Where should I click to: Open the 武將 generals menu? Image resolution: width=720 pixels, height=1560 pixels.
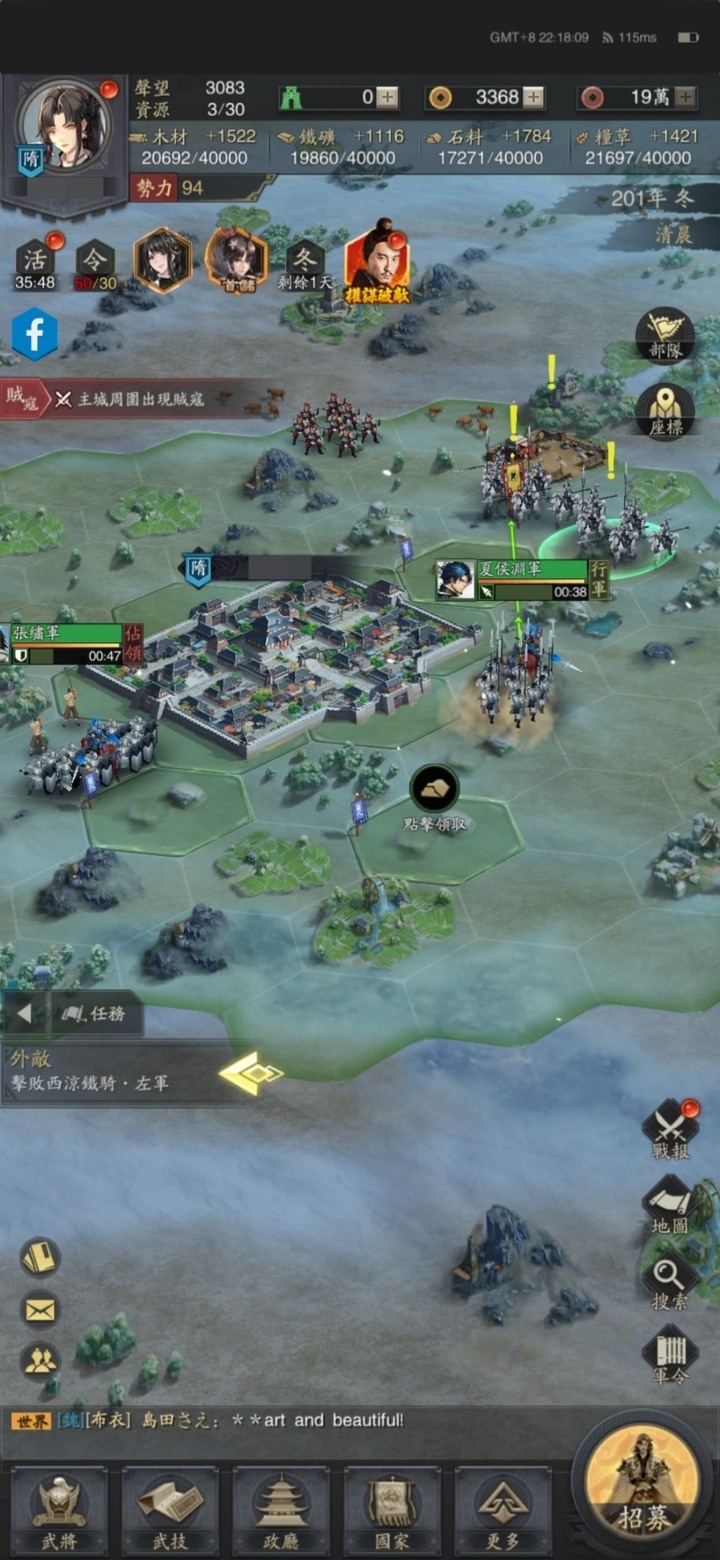[x=58, y=1510]
